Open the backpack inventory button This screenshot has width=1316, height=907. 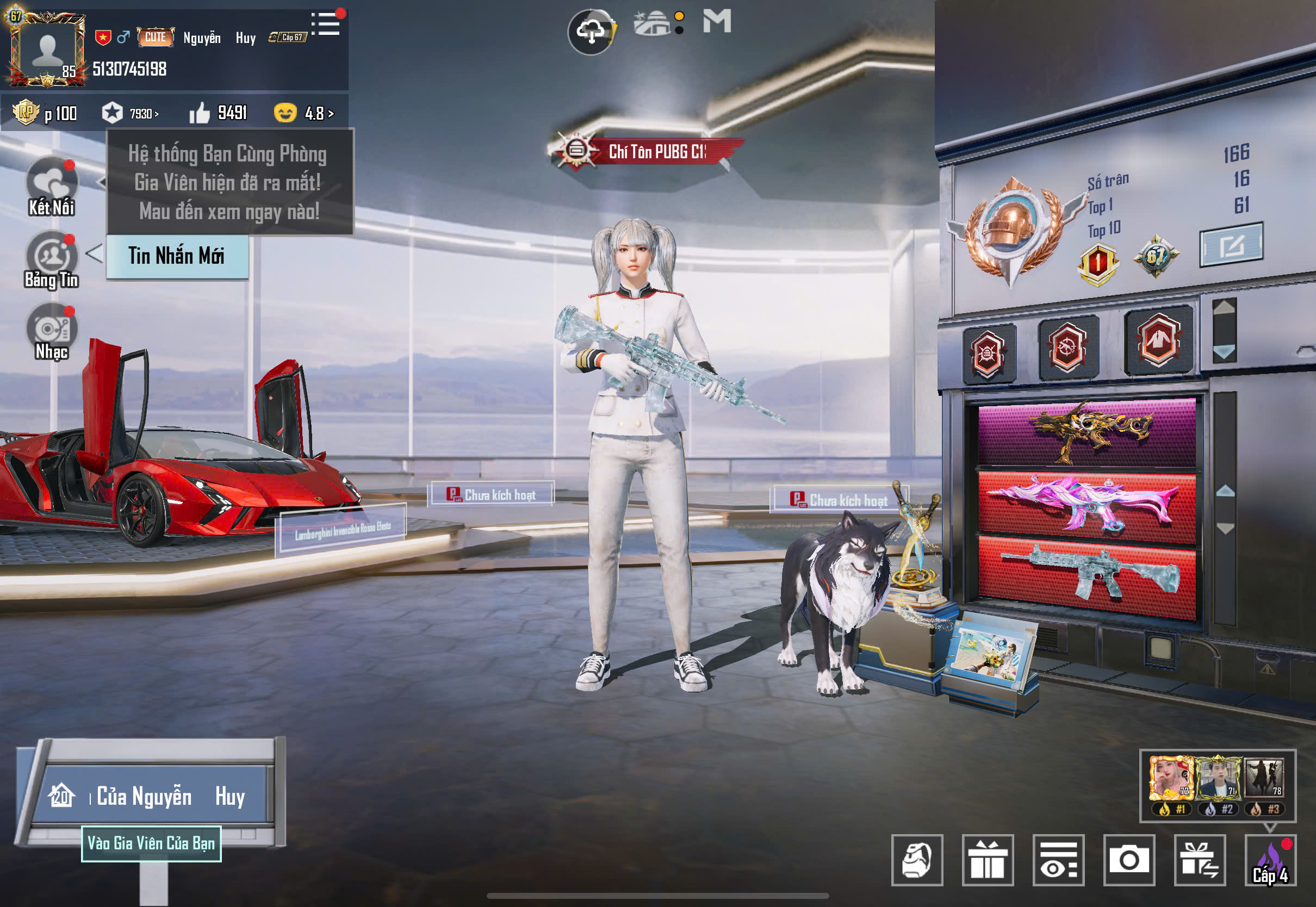pyautogui.click(x=916, y=859)
